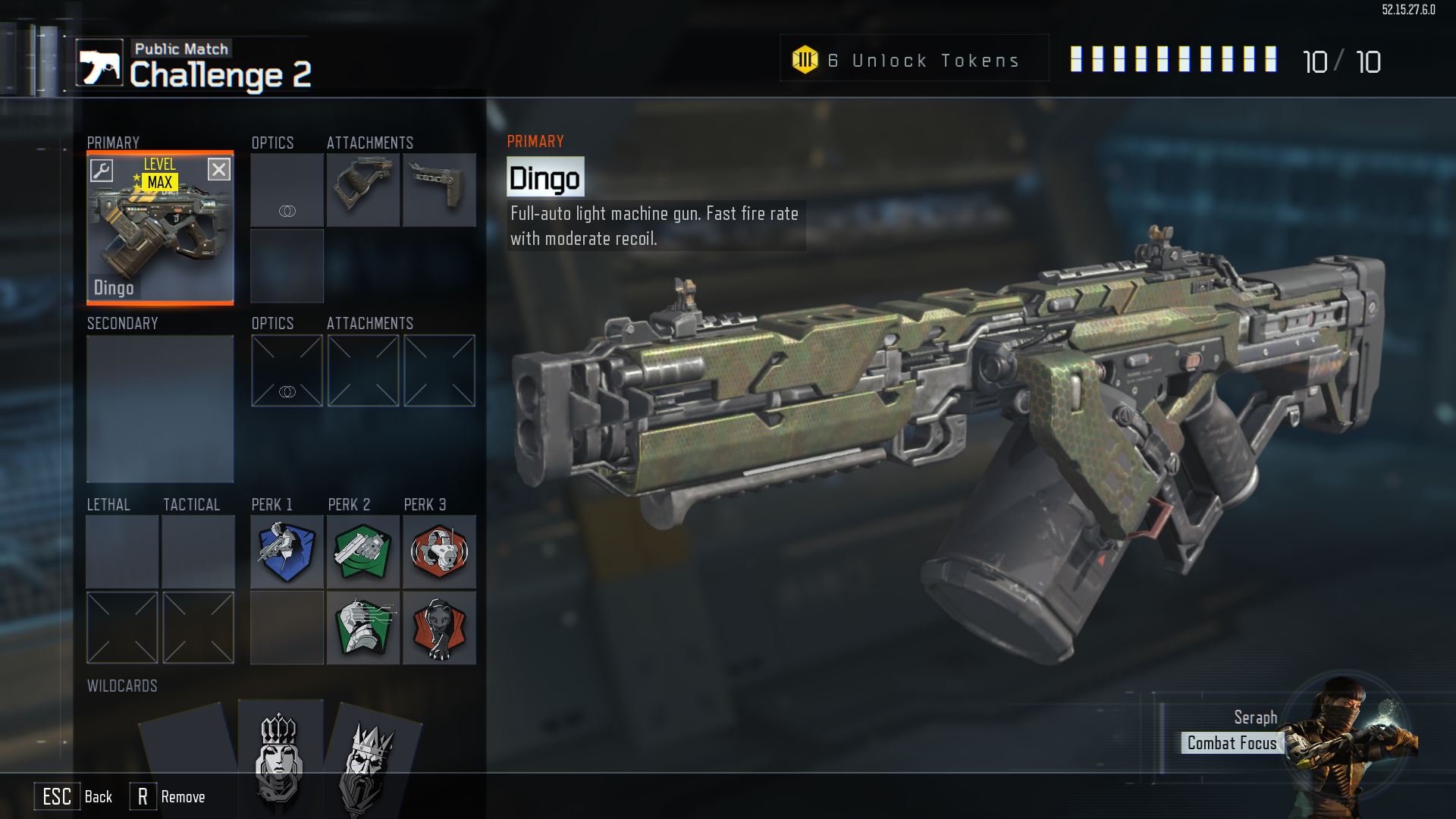
Task: Select the green circuit-head Perk 2 icon
Action: click(363, 628)
